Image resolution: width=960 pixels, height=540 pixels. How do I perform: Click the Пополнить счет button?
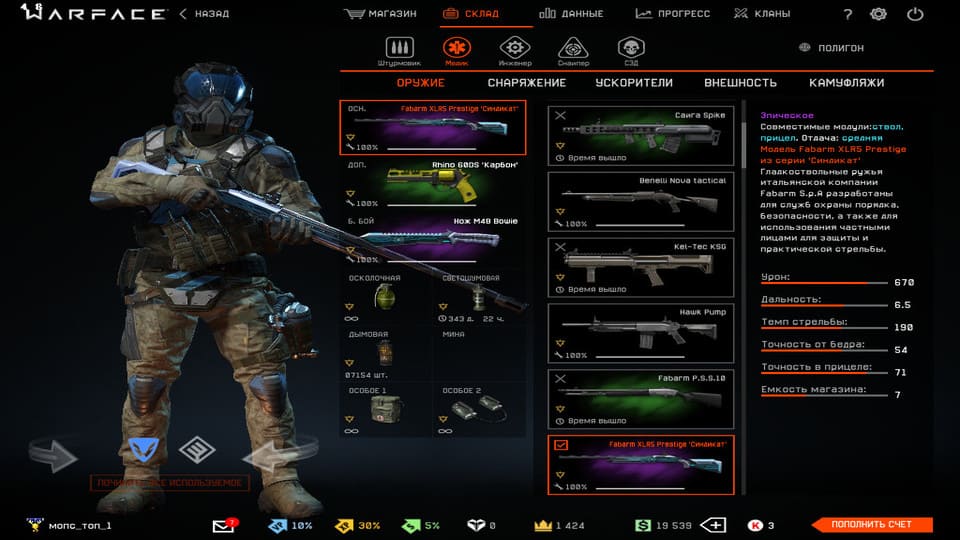coord(869,525)
